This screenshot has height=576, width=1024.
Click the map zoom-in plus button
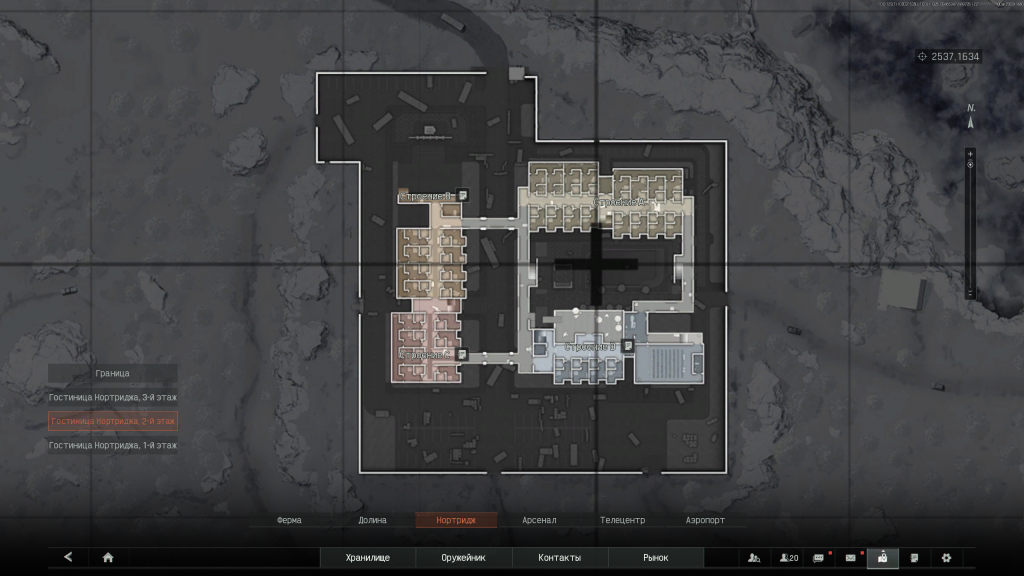click(969, 153)
